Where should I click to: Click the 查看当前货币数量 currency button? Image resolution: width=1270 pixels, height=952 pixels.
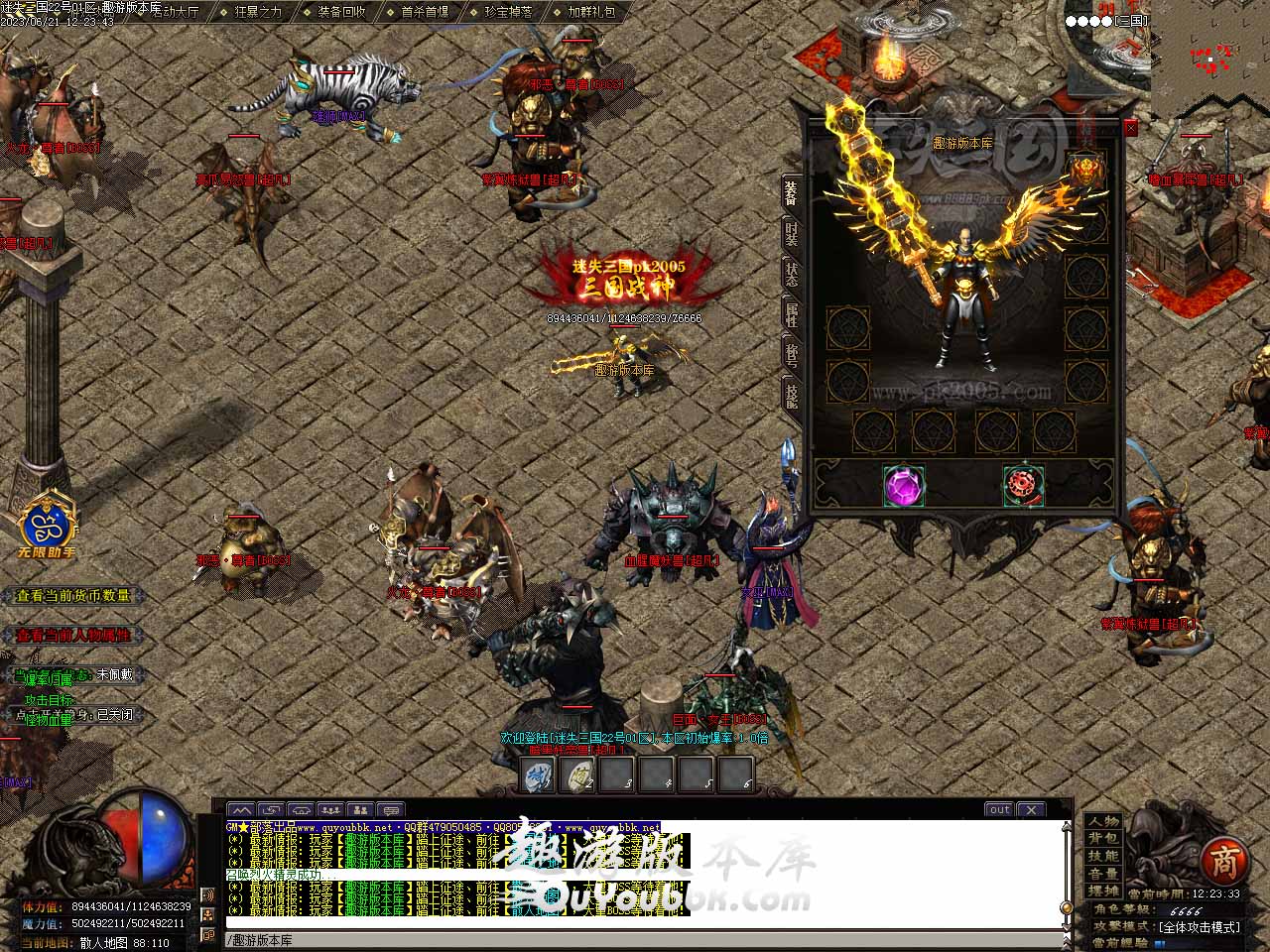point(73,596)
